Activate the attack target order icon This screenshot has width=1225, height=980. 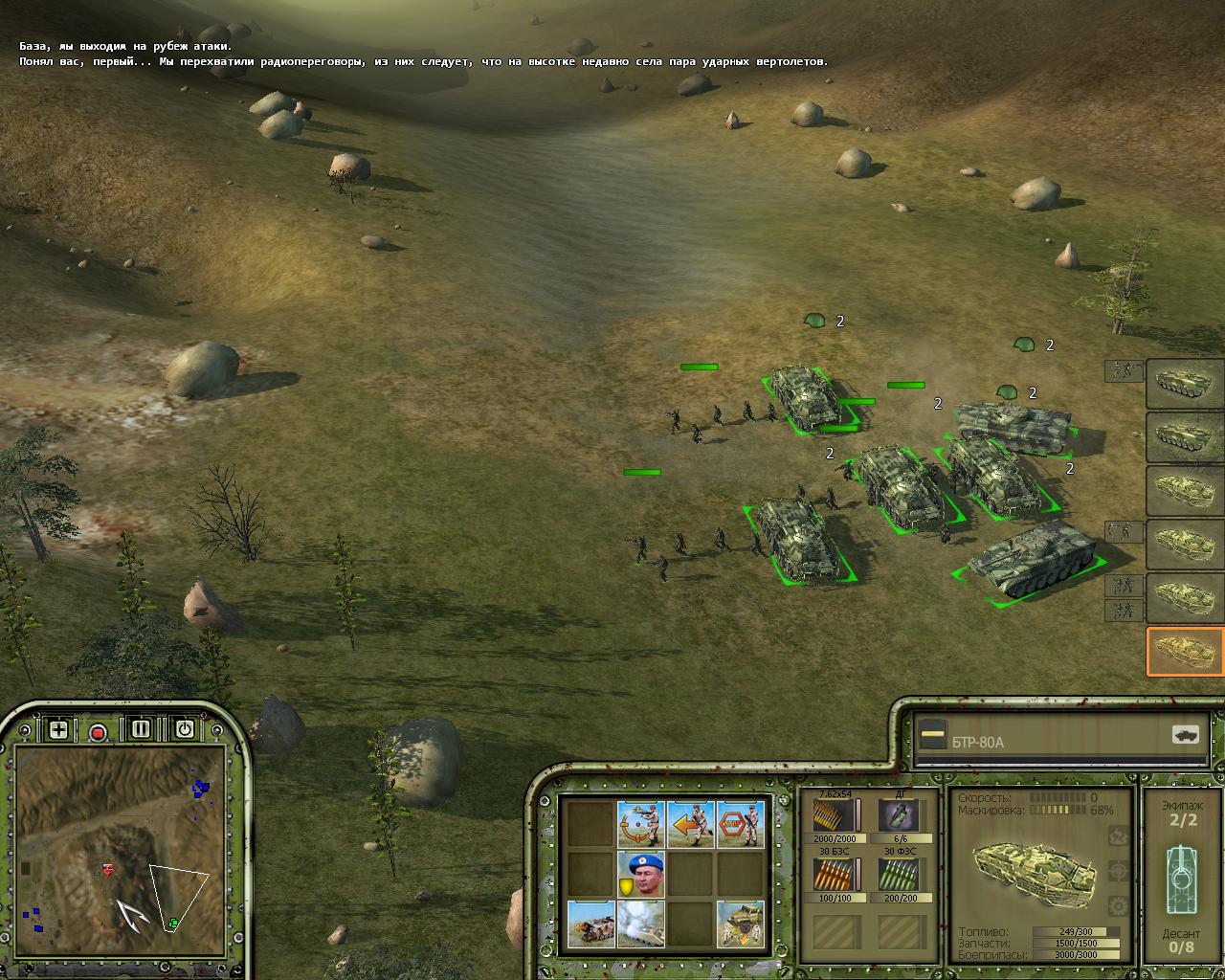coord(640,824)
